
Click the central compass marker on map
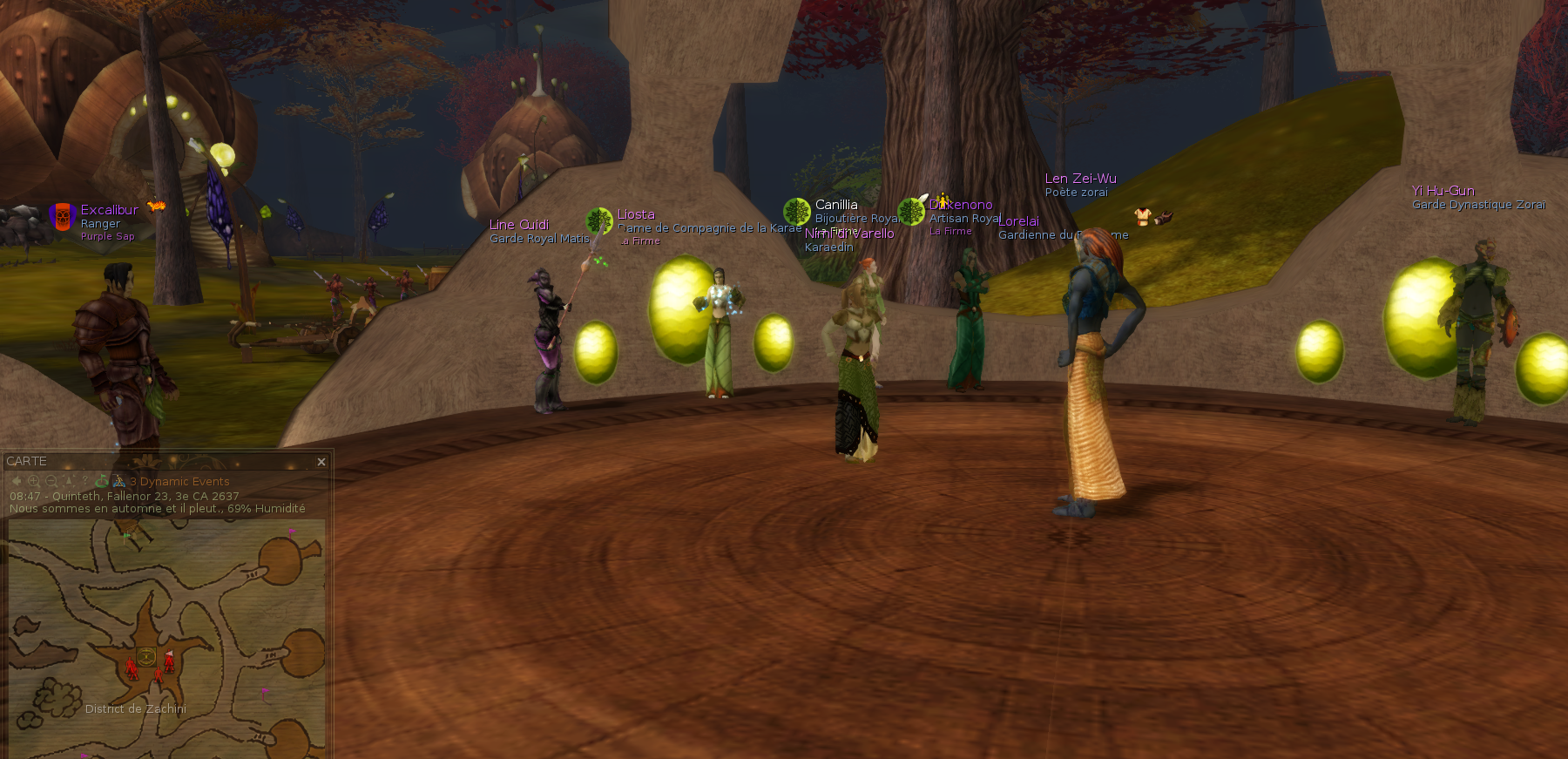(x=146, y=656)
